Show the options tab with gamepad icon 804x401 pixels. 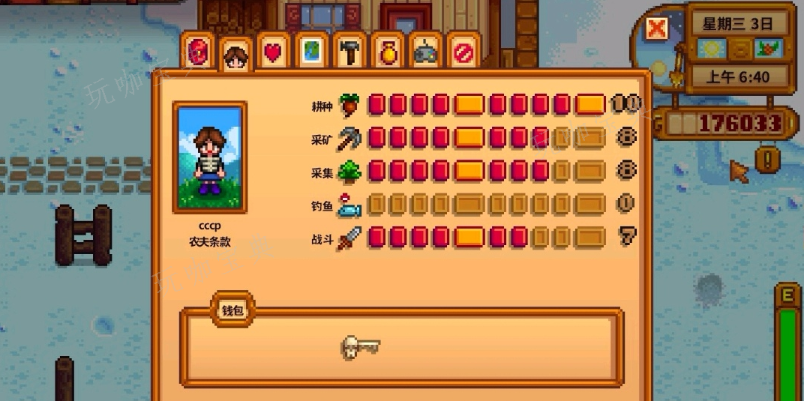(425, 51)
